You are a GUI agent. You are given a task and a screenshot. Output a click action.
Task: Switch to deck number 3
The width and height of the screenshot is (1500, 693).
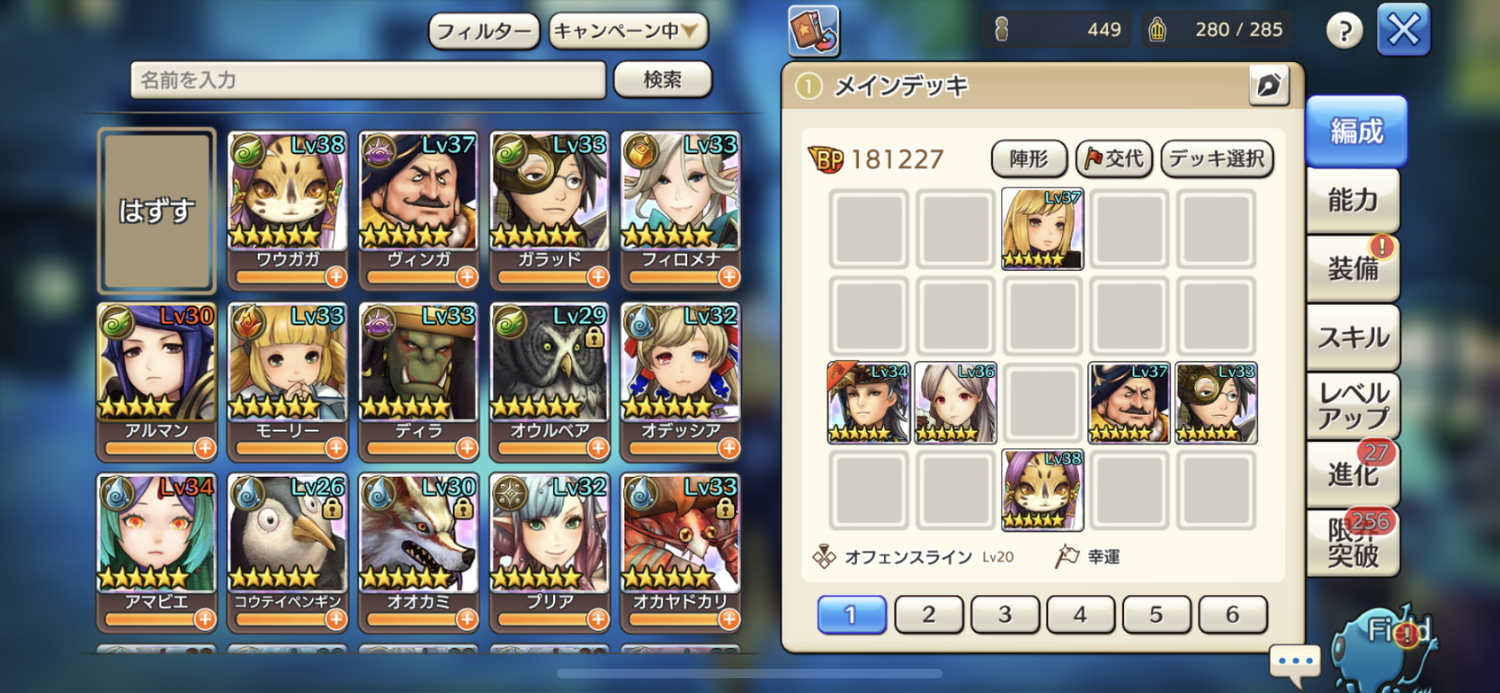pyautogui.click(x=1004, y=615)
